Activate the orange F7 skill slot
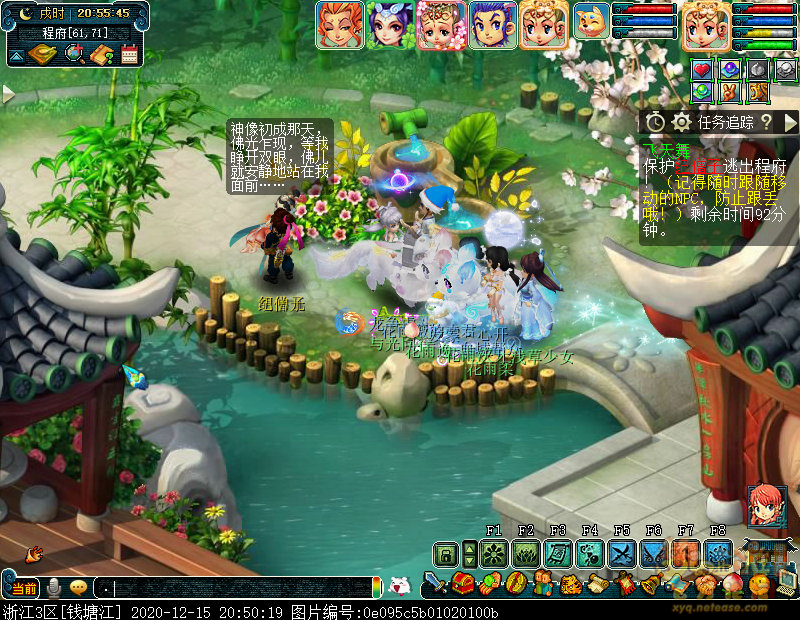The image size is (800, 620). pos(686,553)
